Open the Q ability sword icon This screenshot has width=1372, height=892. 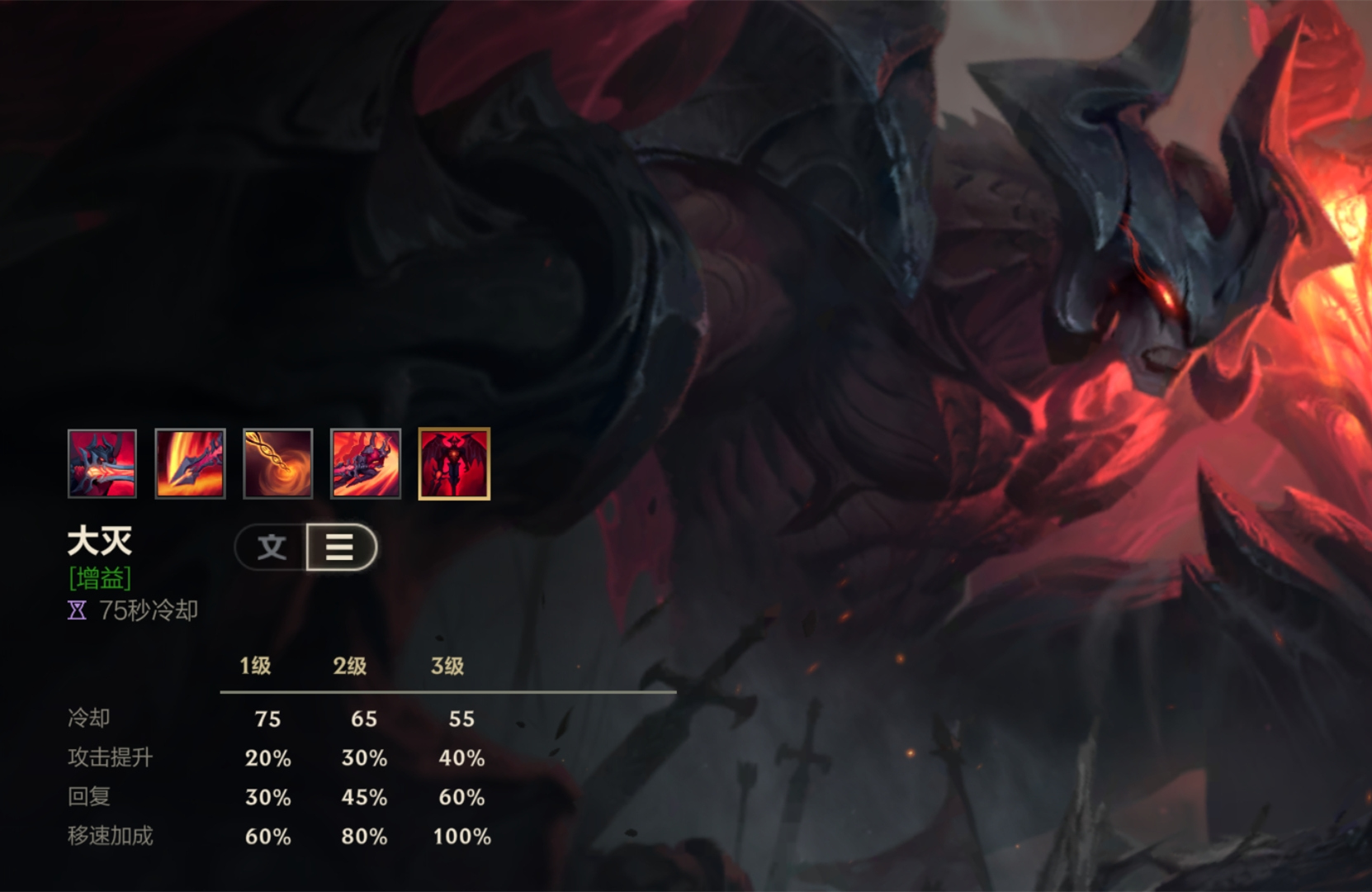tap(191, 464)
